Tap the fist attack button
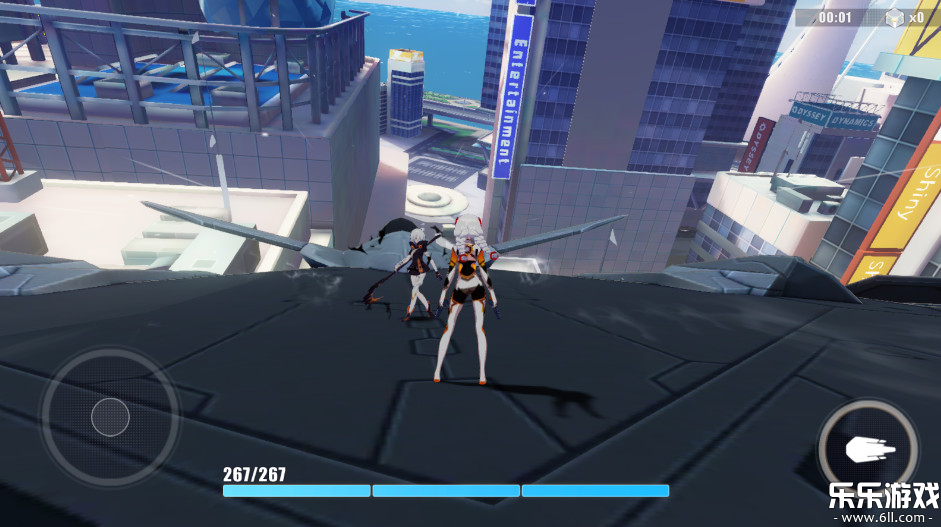This screenshot has height=527, width=941. point(868,449)
